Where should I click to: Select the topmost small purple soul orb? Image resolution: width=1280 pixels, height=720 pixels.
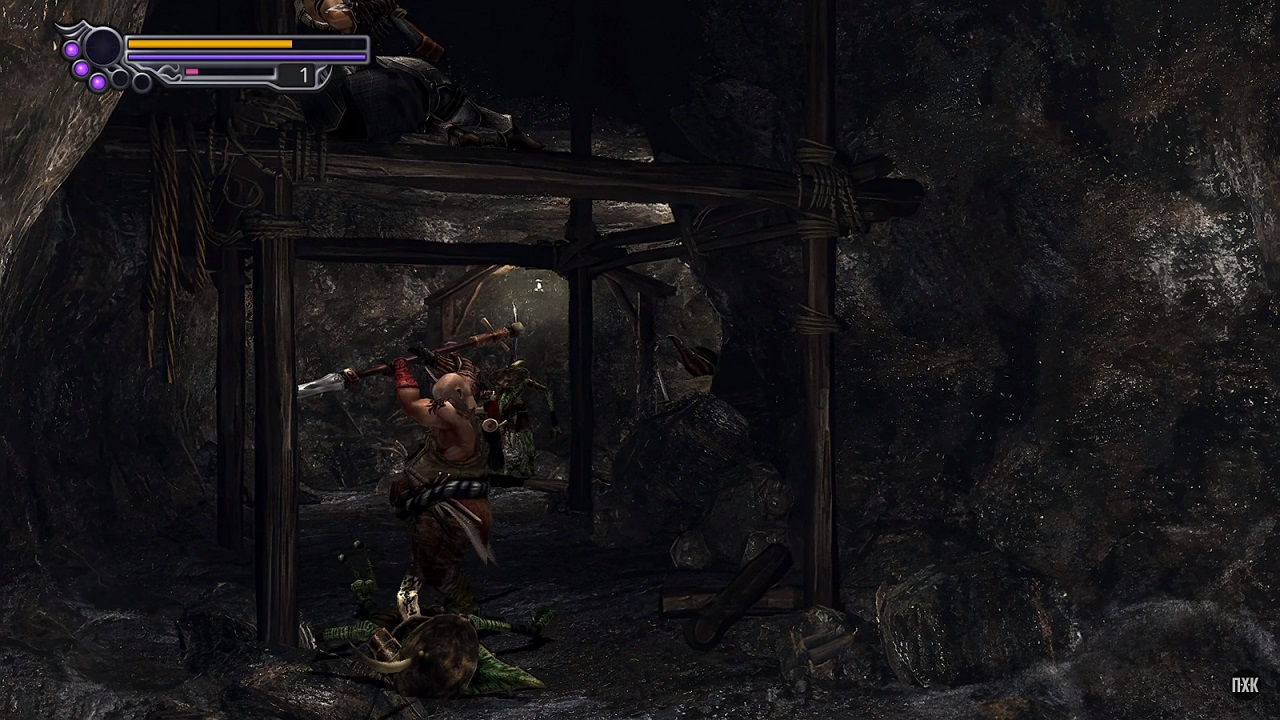(x=72, y=49)
